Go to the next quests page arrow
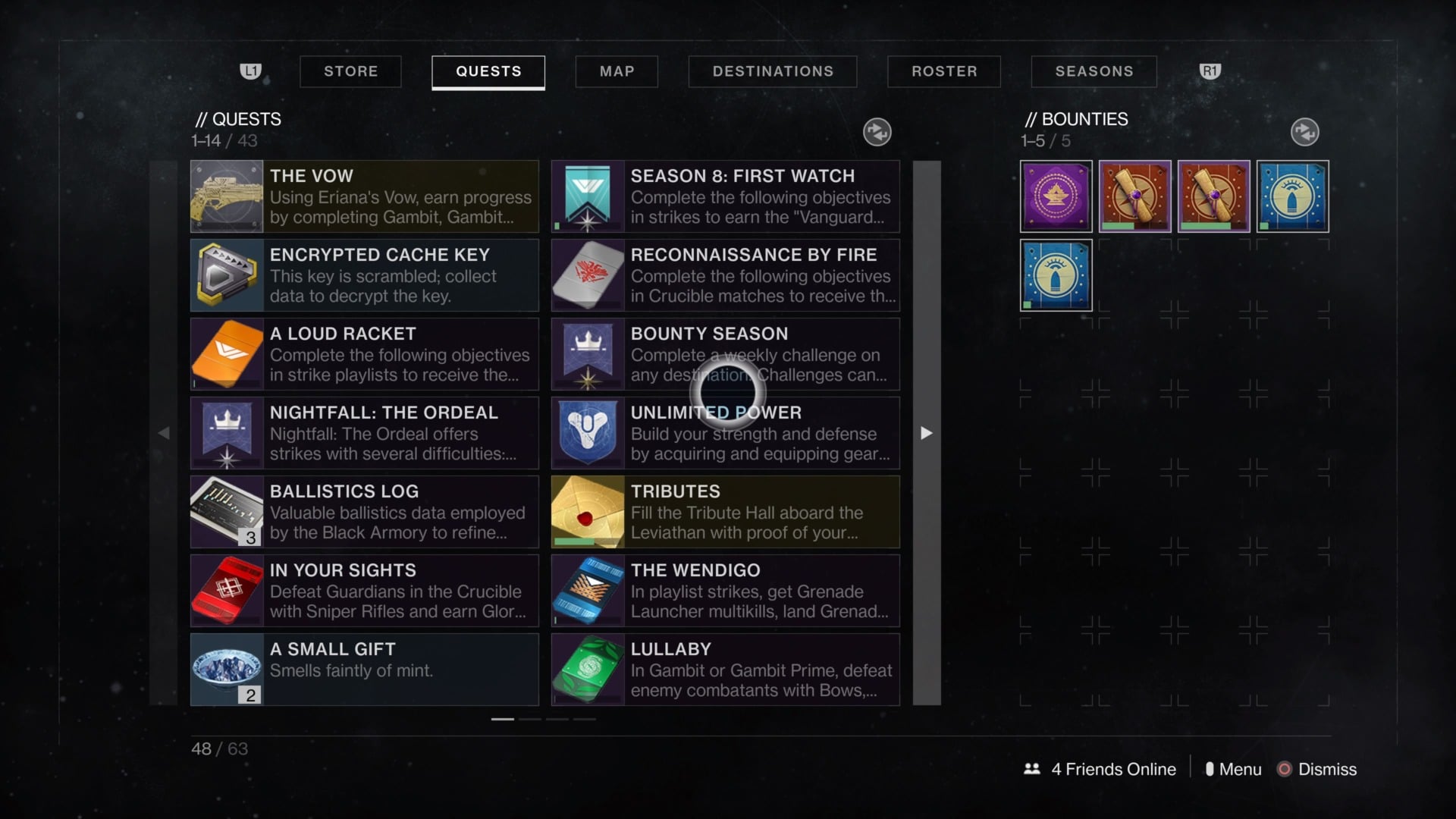1456x819 pixels. pyautogui.click(x=926, y=433)
